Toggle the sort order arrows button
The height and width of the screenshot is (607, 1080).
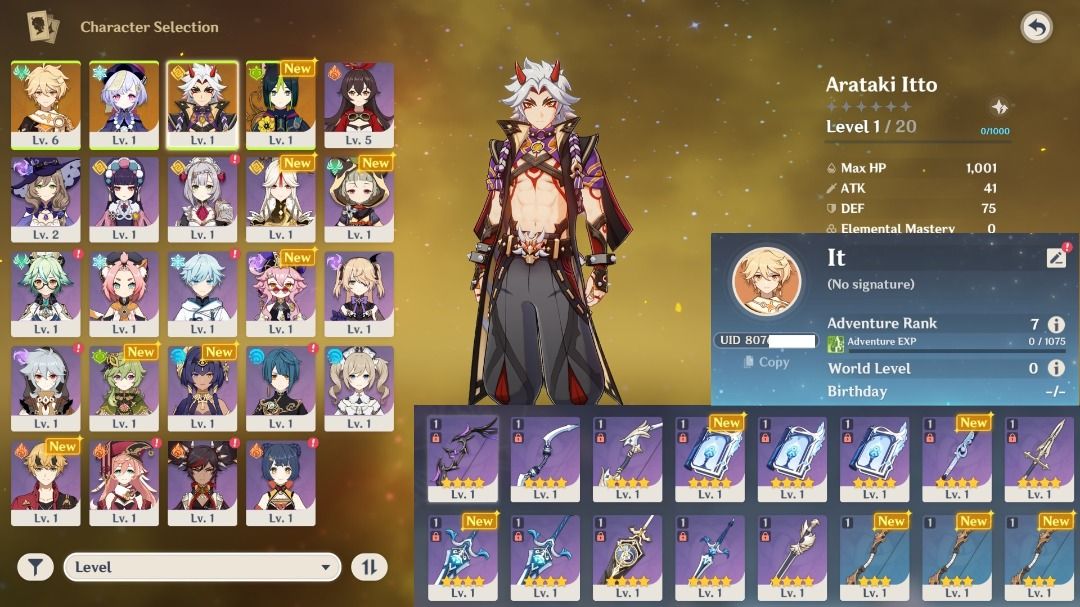(368, 567)
